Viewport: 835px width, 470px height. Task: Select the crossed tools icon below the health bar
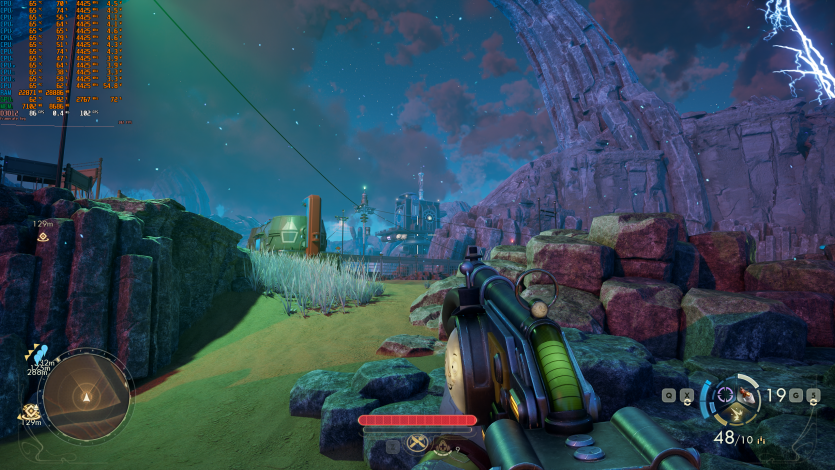pyautogui.click(x=417, y=444)
